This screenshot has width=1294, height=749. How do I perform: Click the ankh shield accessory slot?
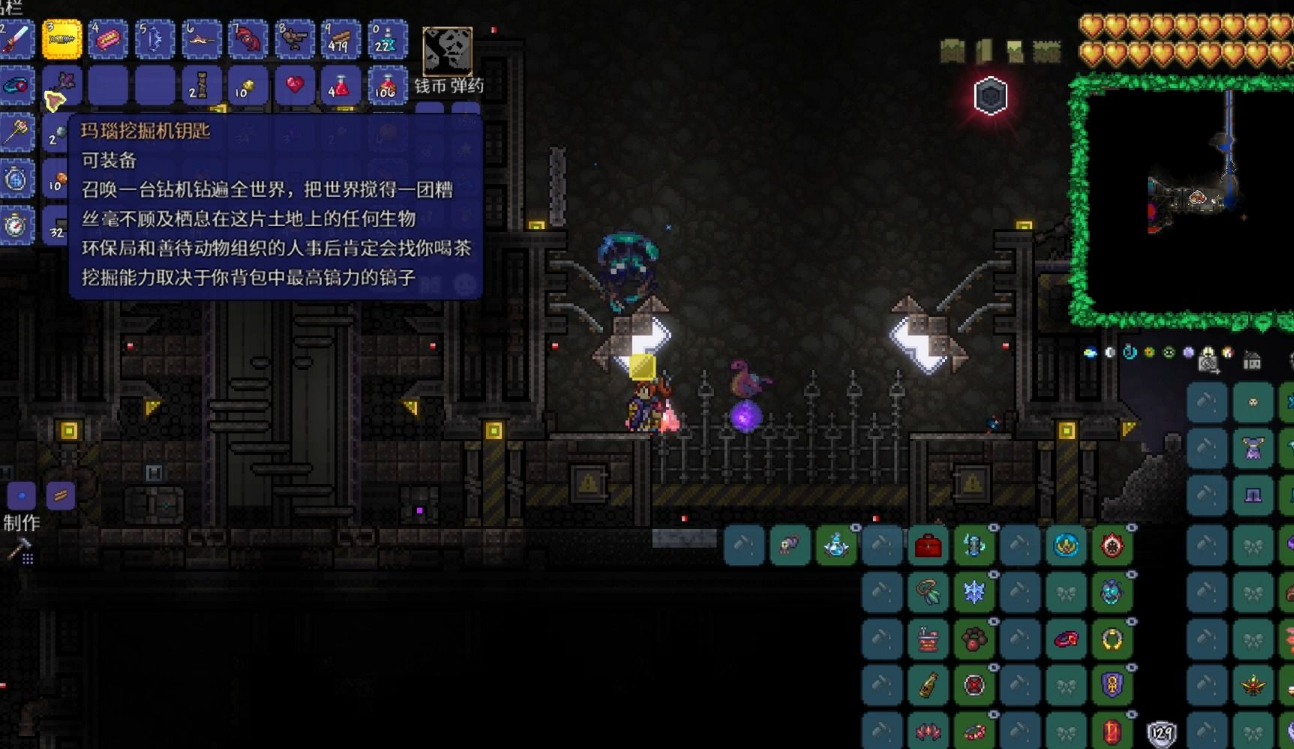[1112, 686]
